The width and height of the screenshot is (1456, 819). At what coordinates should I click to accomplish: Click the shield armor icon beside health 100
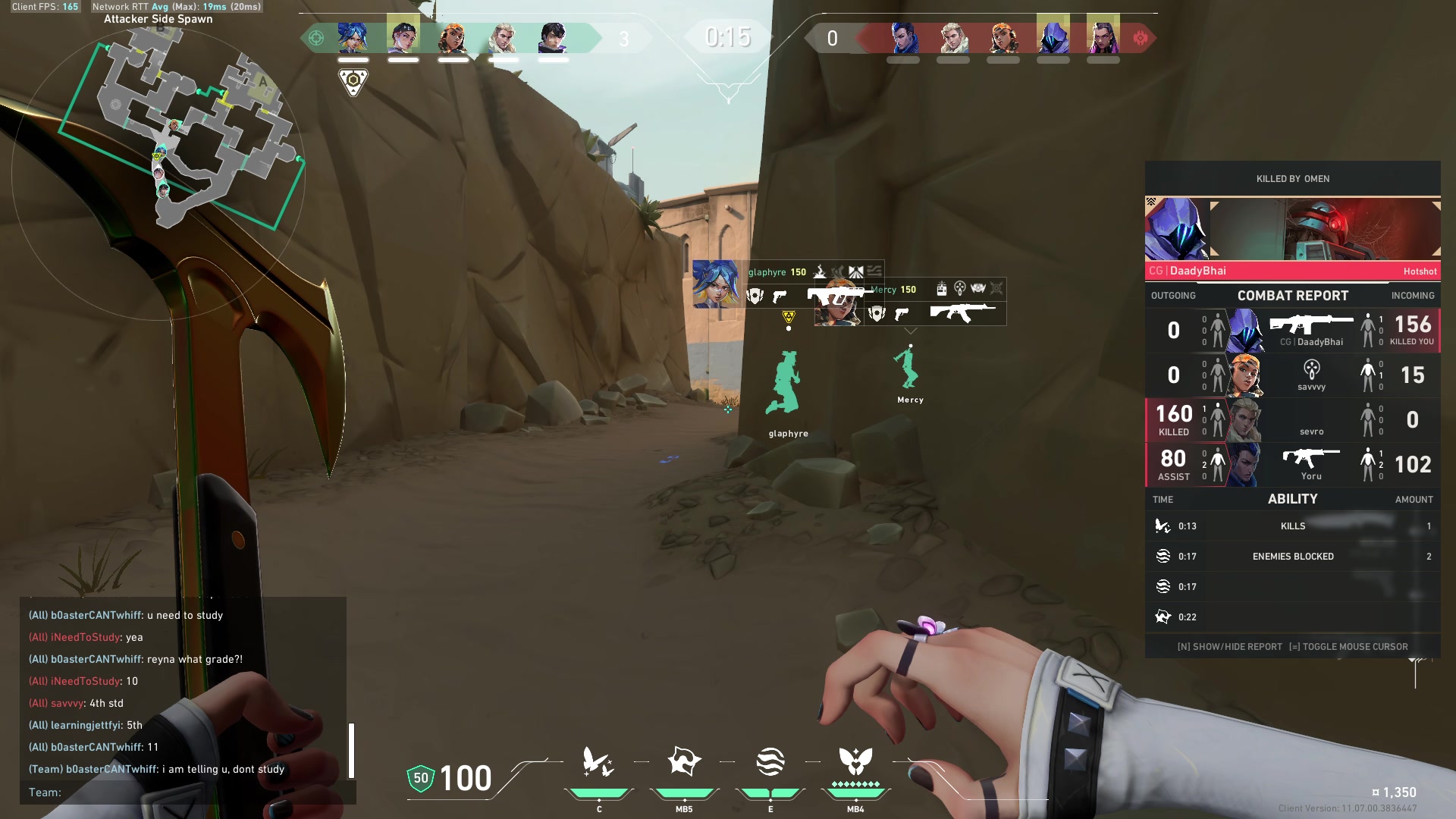[x=419, y=778]
